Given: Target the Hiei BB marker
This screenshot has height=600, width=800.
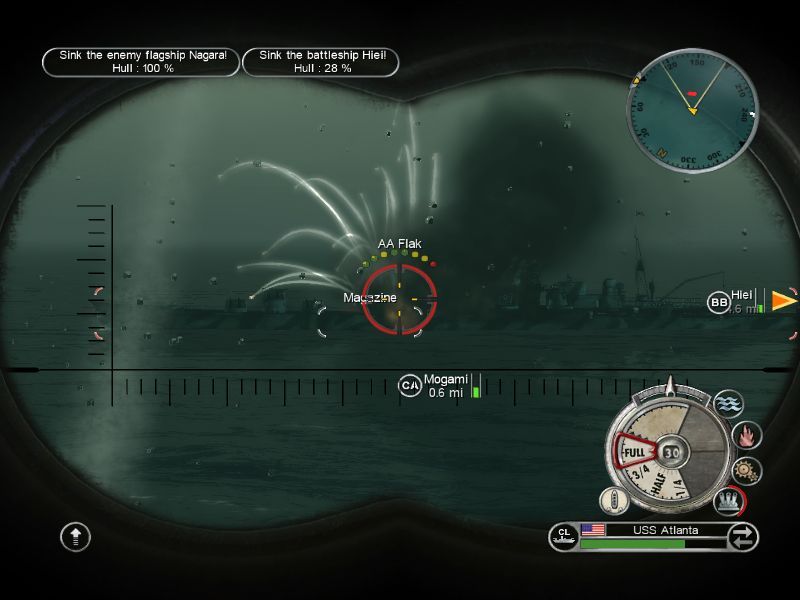Looking at the screenshot, I should tap(719, 302).
